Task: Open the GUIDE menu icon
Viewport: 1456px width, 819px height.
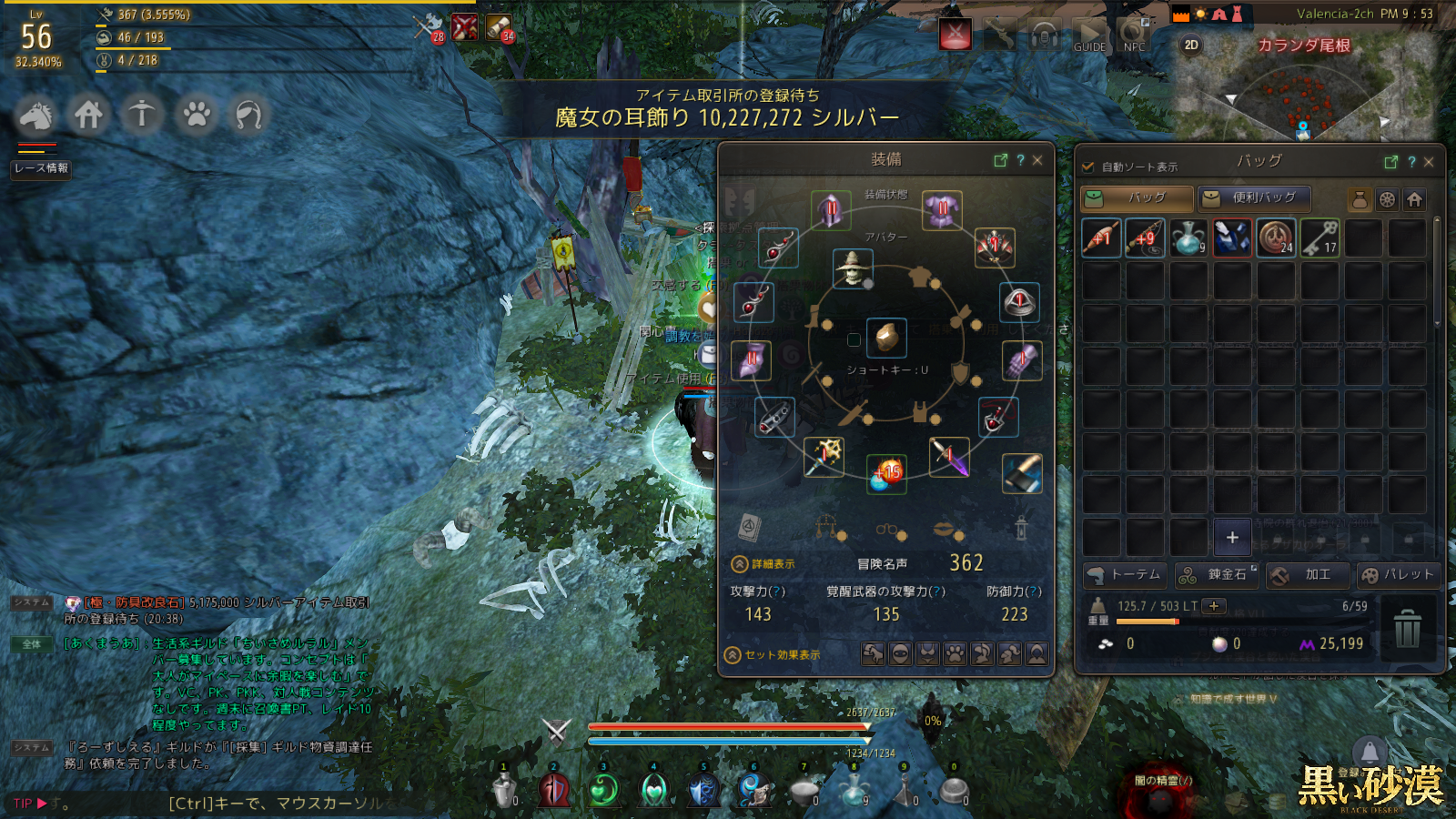Action: point(1089,36)
